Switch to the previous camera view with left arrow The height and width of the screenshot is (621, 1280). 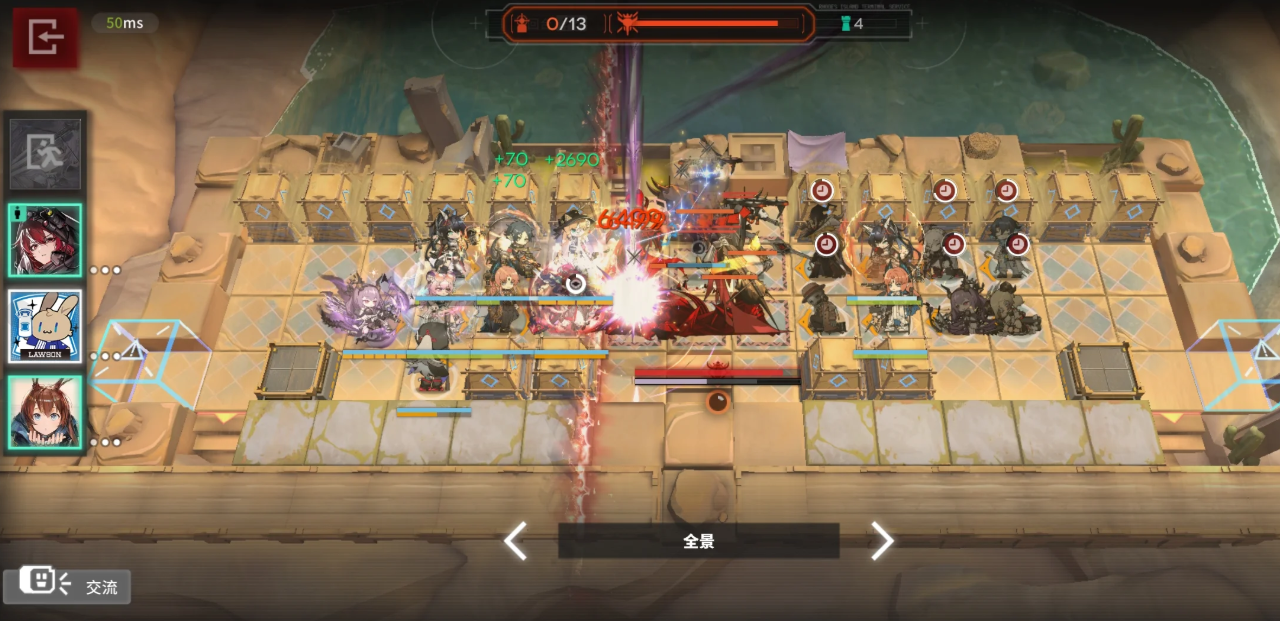tap(515, 541)
